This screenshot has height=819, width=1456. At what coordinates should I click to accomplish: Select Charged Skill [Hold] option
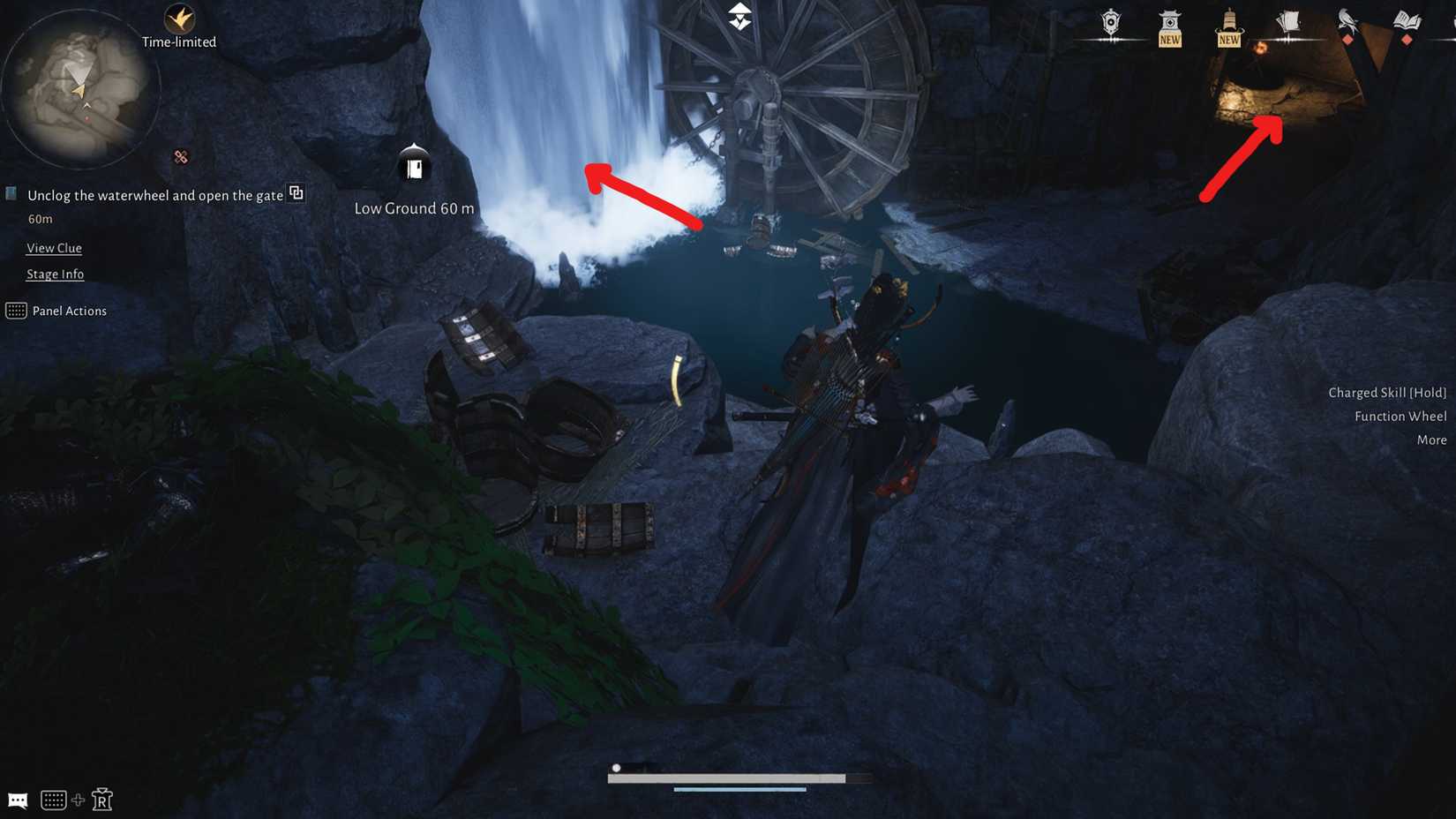1387,392
